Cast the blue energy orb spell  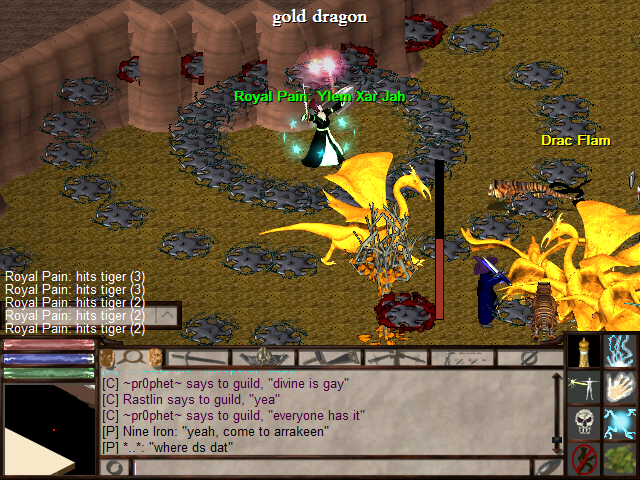pos(622,422)
